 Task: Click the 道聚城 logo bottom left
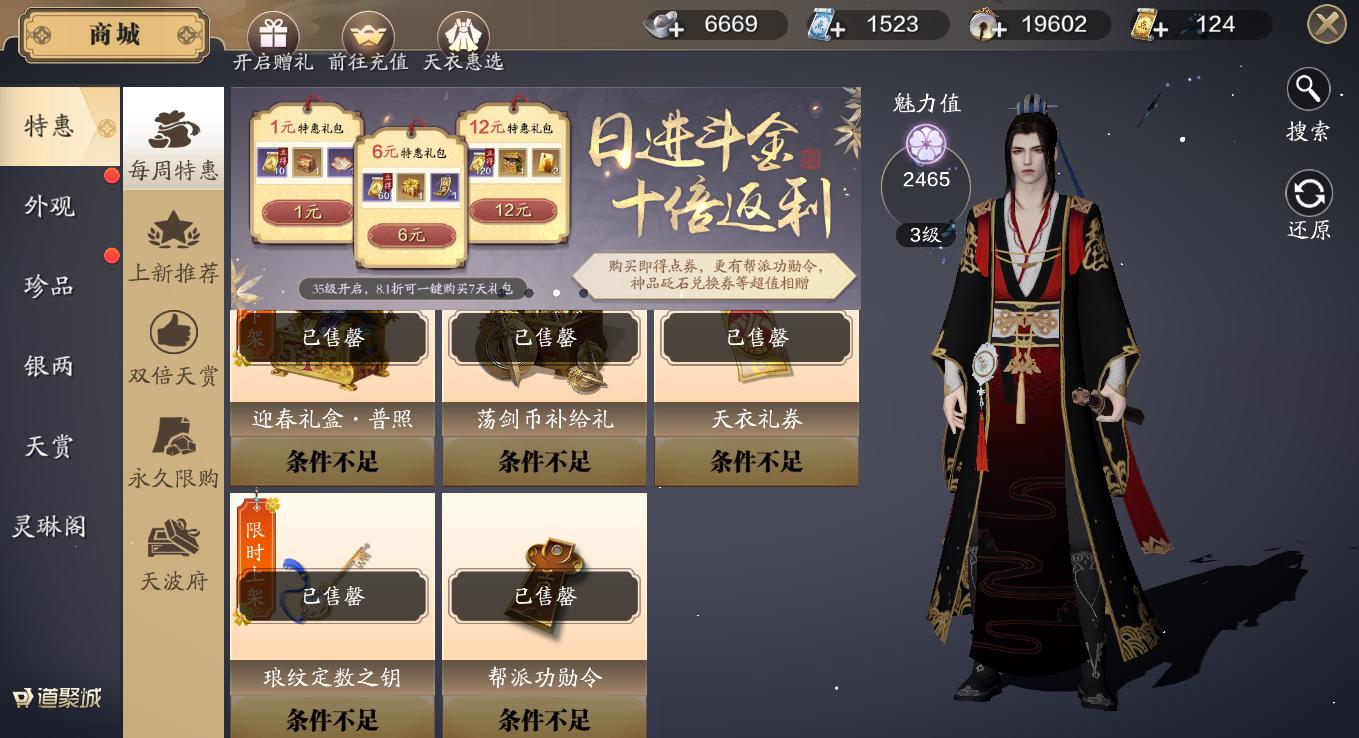[53, 698]
